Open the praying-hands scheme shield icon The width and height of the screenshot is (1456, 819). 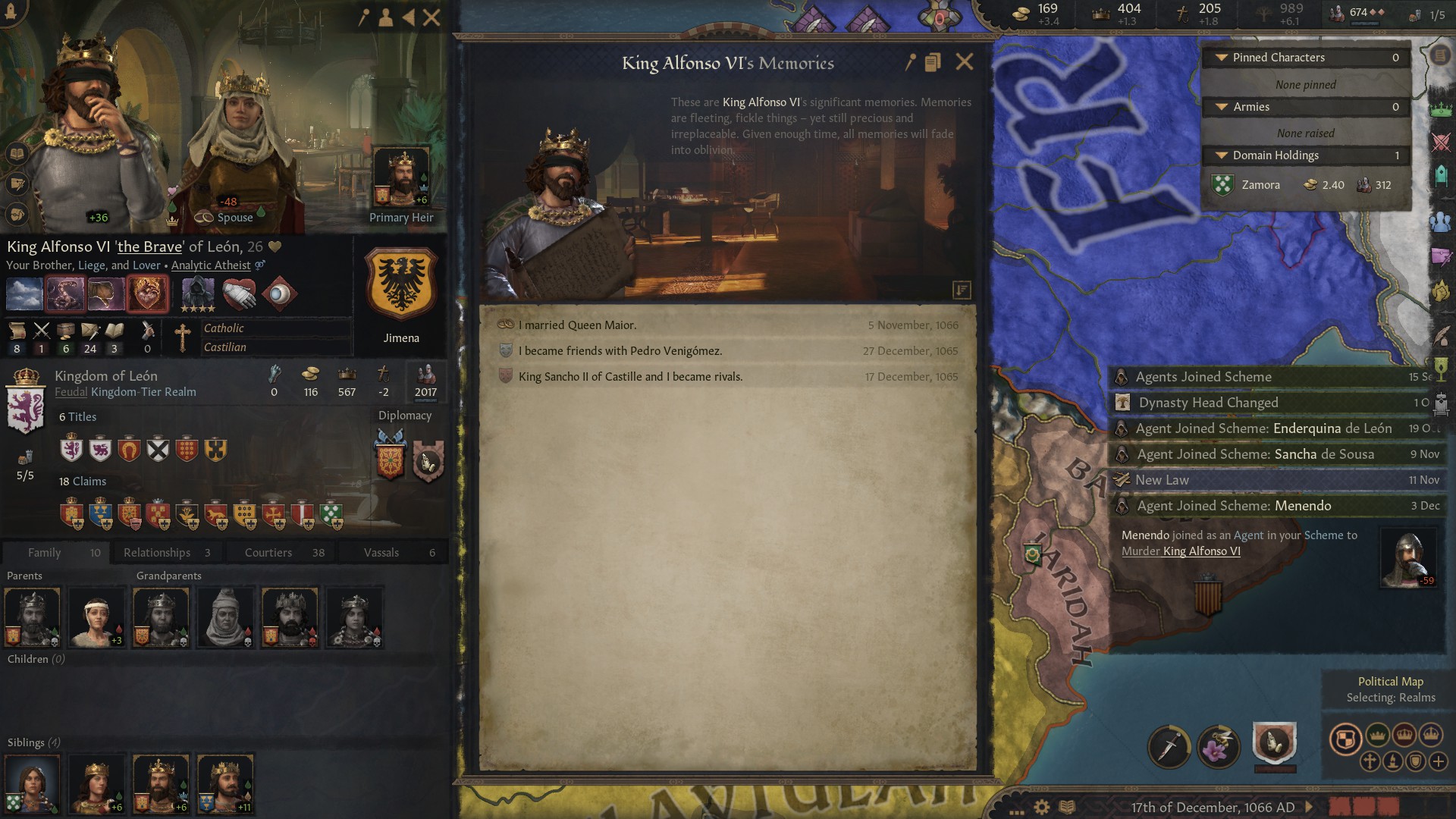pyautogui.click(x=1276, y=742)
